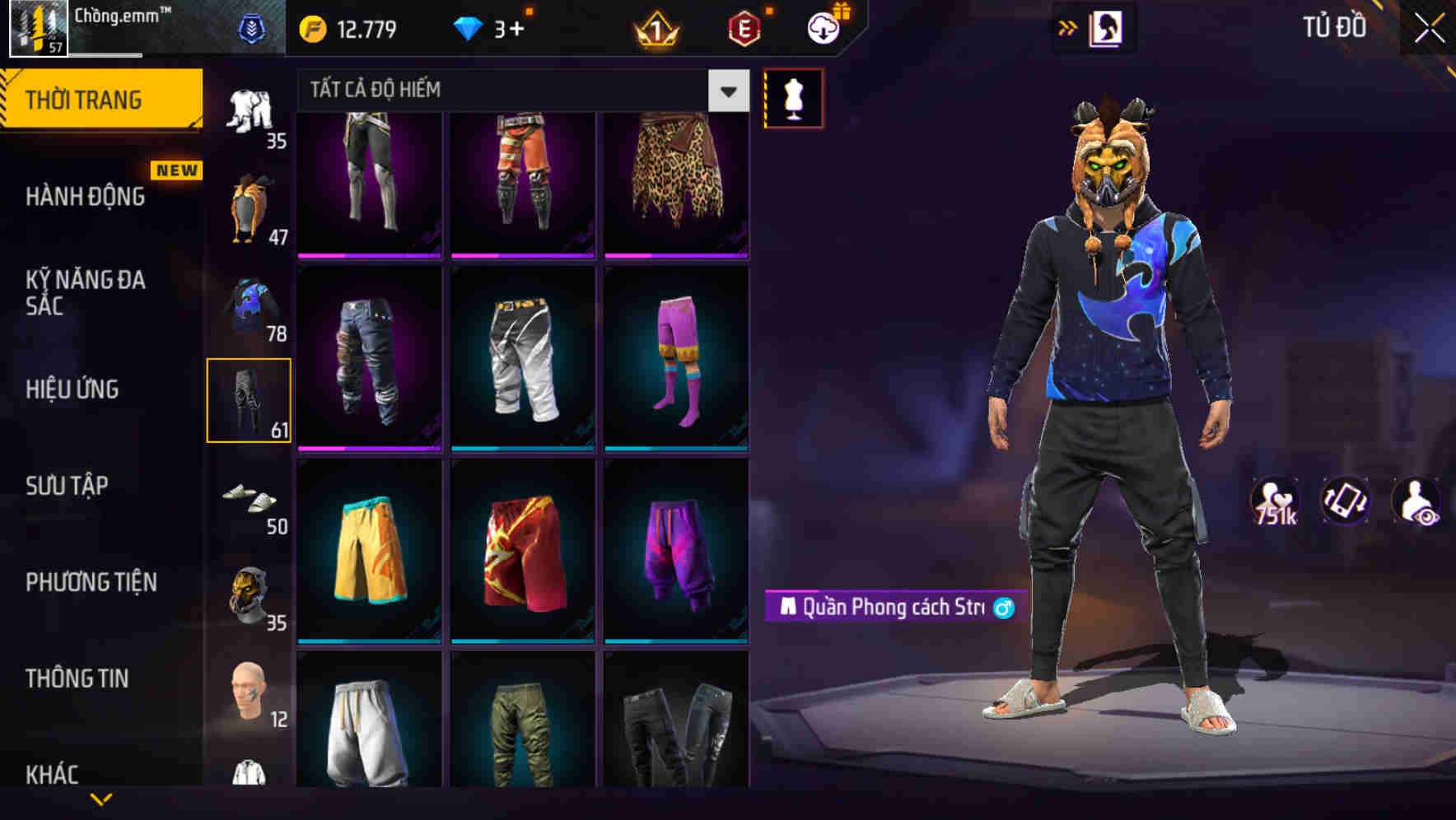Select the mannequin outfit preset icon
The width and height of the screenshot is (1456, 820).
[x=793, y=98]
